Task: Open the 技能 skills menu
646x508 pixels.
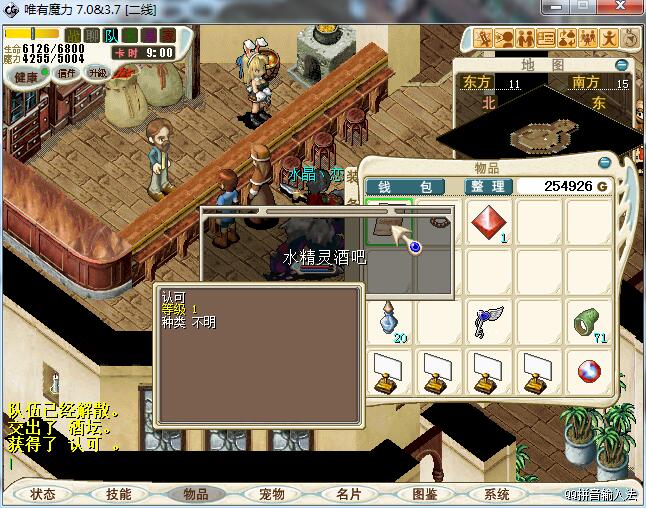Action: click(x=118, y=494)
